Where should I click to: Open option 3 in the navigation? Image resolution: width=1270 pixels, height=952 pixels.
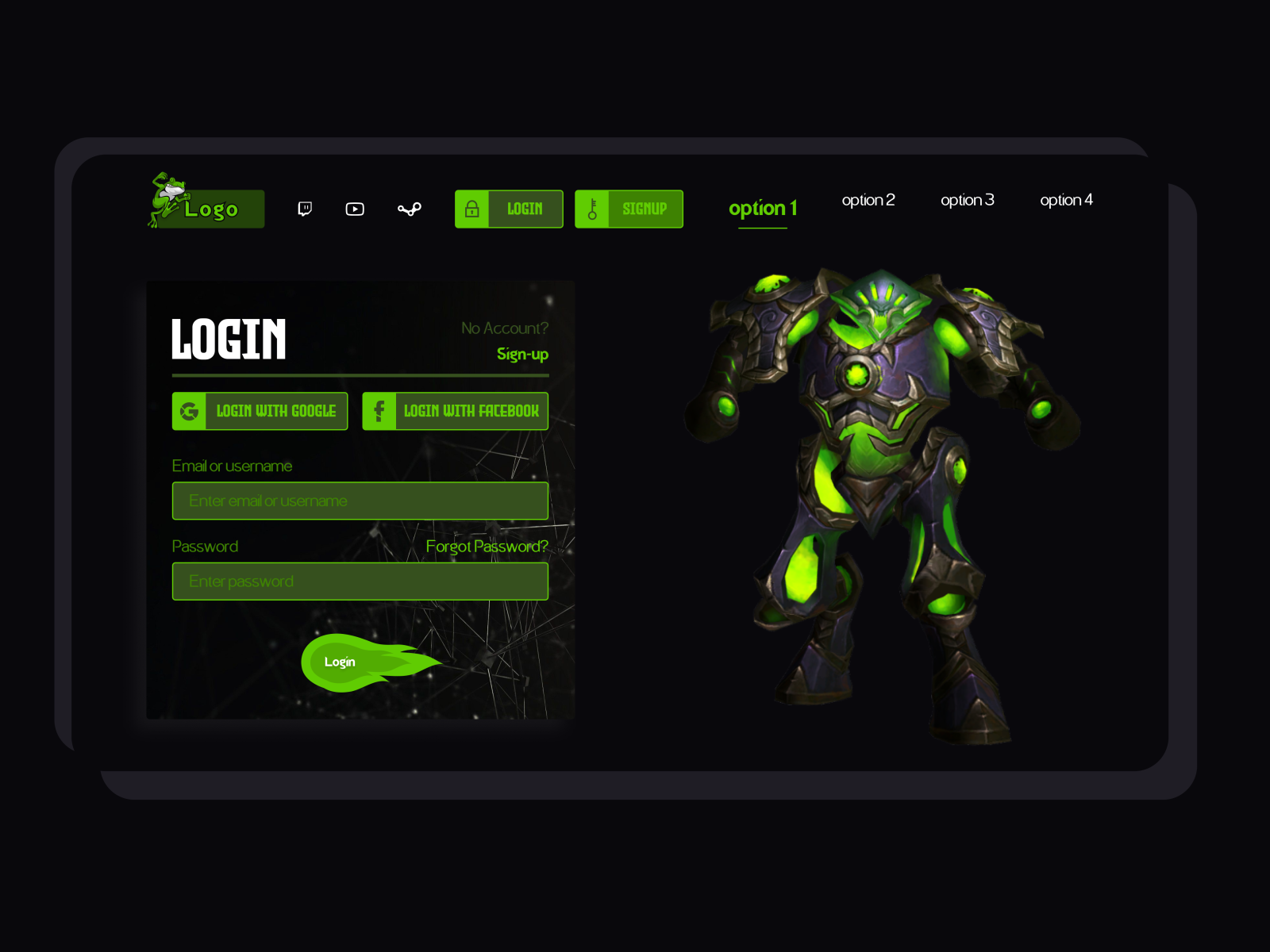coord(968,200)
